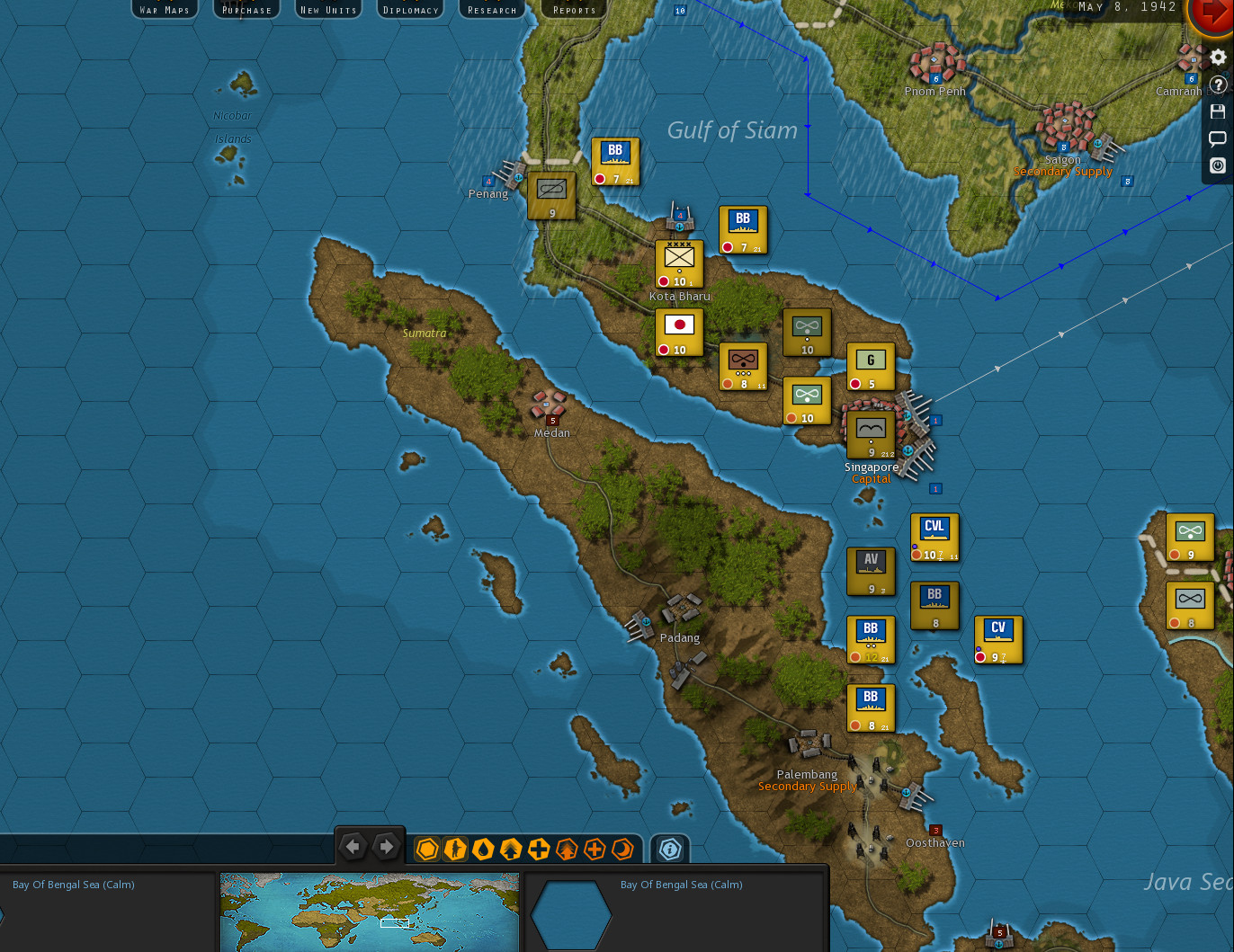Screen dimensions: 1234x952
Task: Open the Diplomacy menu
Action: 410,9
